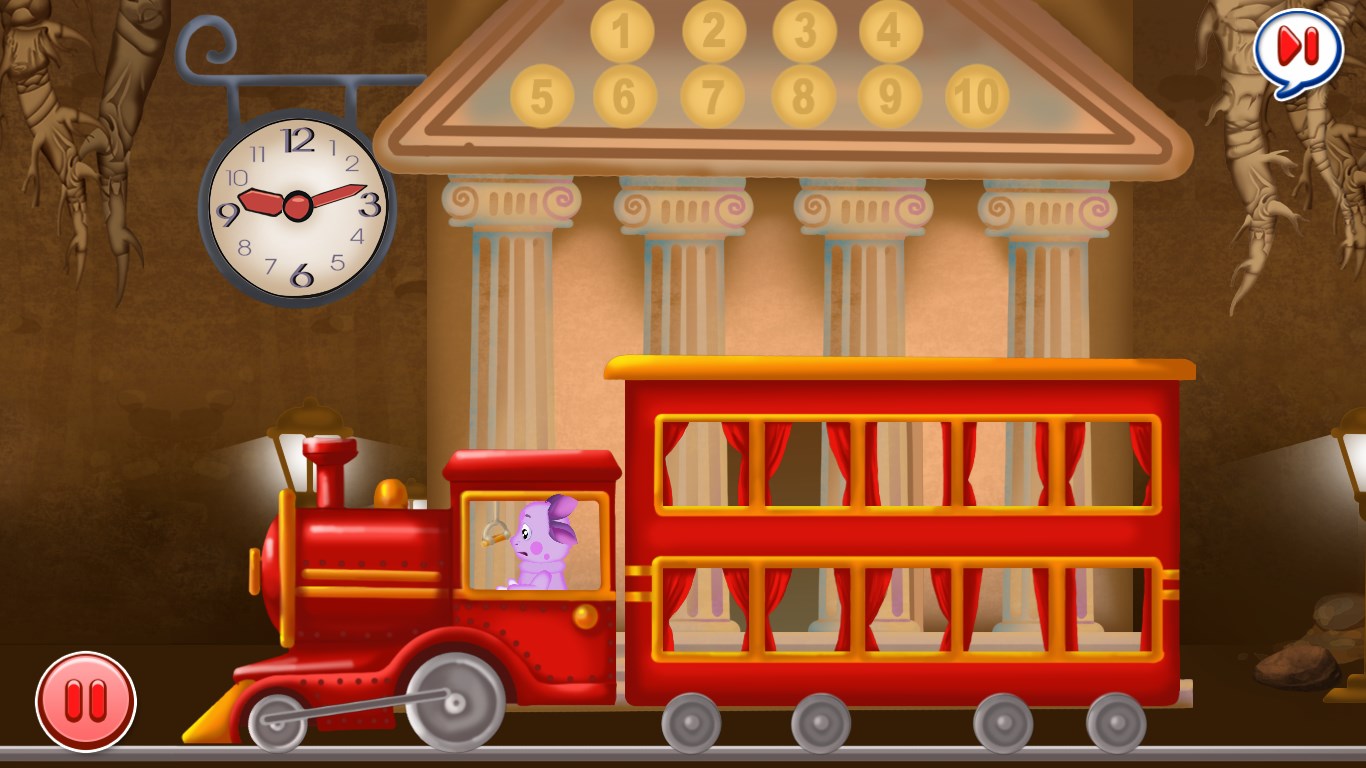The height and width of the screenshot is (768, 1366).
Task: Choose the coin labeled 10
Action: tap(977, 97)
